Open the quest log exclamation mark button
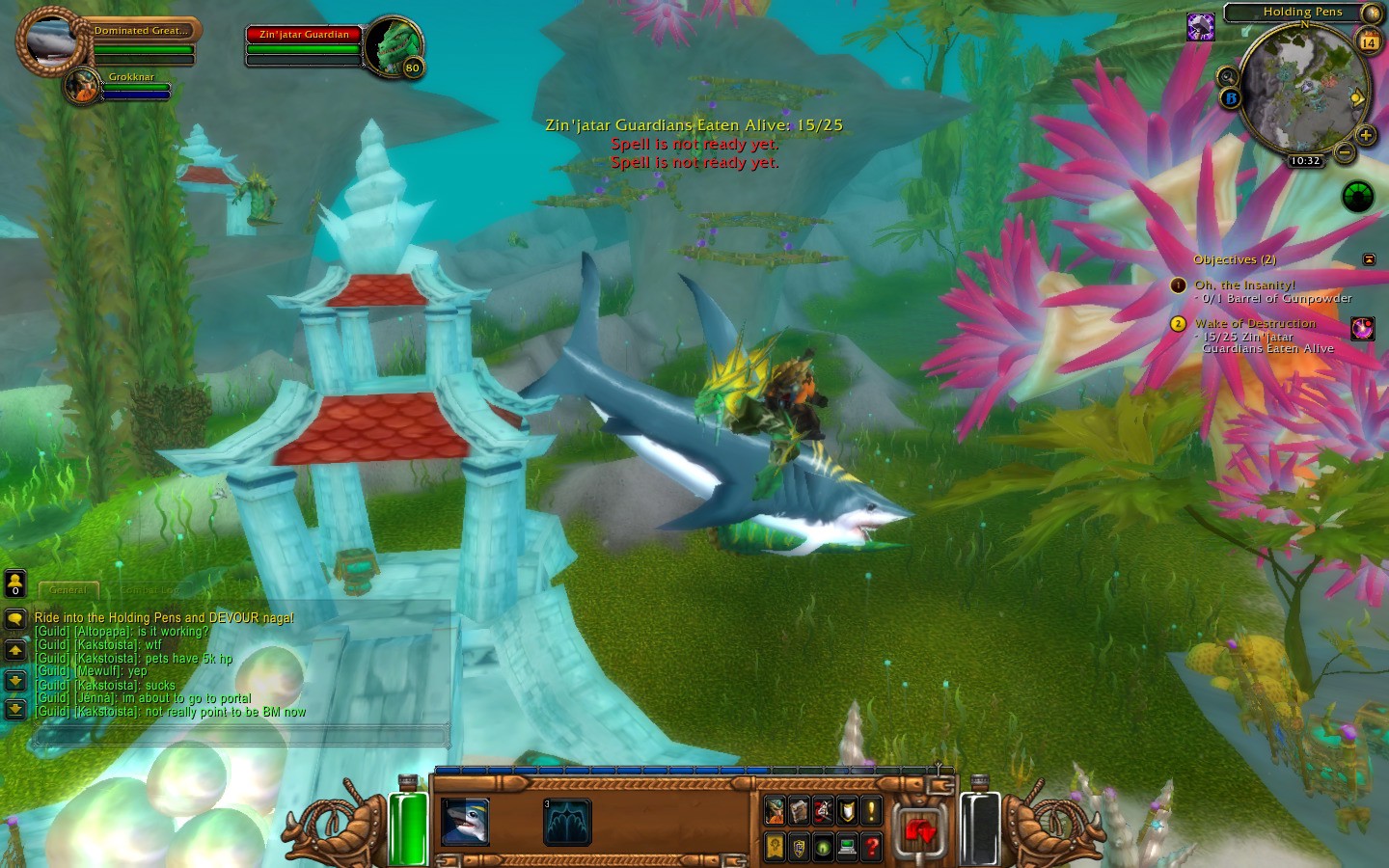This screenshot has width=1389, height=868. pyautogui.click(x=871, y=810)
